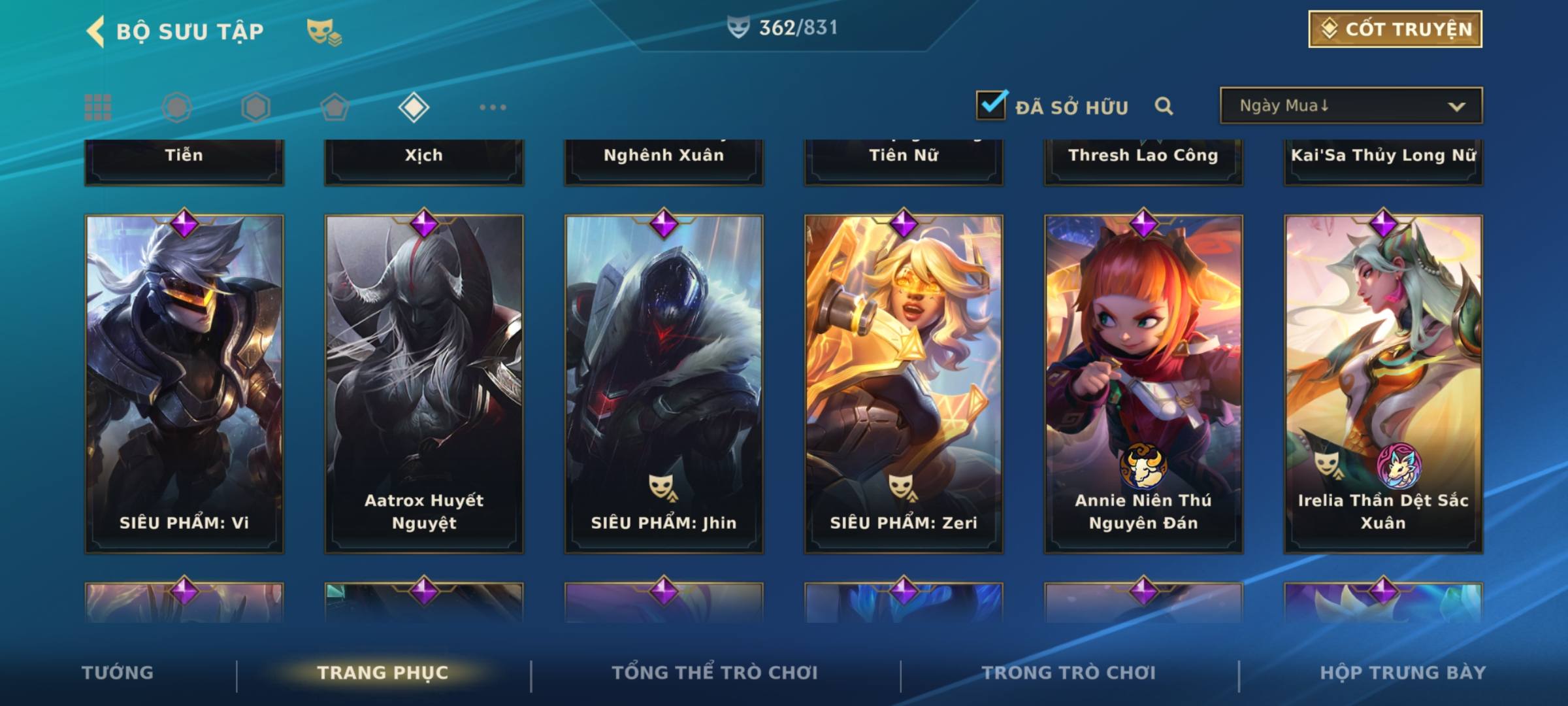Switch to Tổng Thể Trò Chơi tab
Image resolution: width=1568 pixels, height=706 pixels.
point(715,673)
